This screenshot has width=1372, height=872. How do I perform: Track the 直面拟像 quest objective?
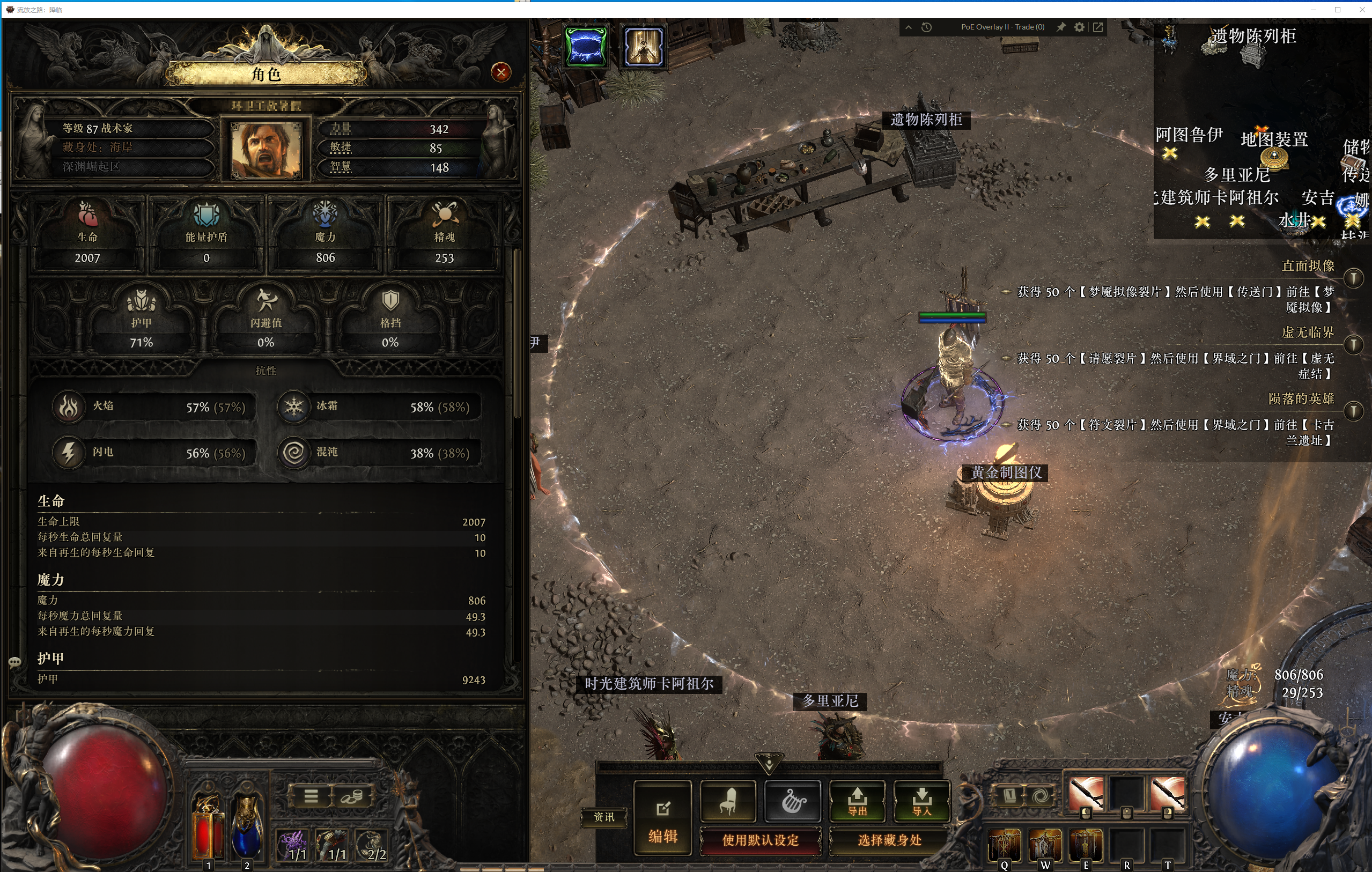pyautogui.click(x=1353, y=278)
